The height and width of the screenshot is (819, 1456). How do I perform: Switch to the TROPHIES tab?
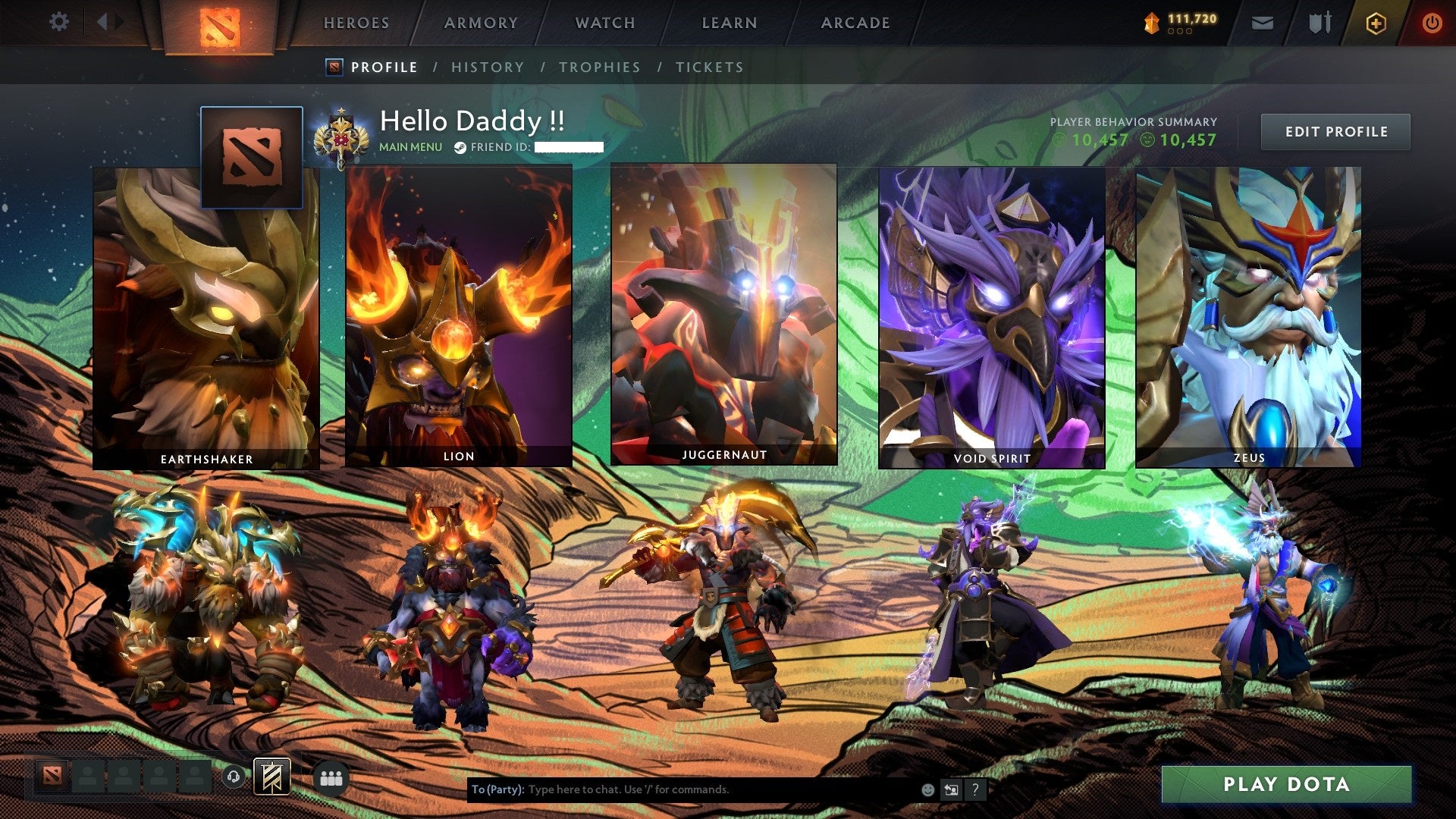pyautogui.click(x=600, y=67)
